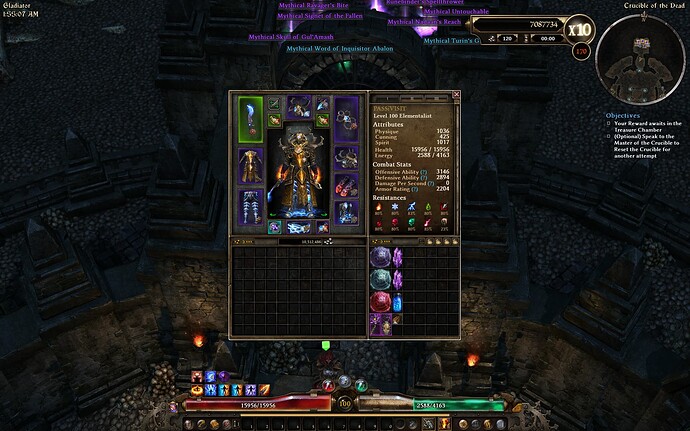
Task: Select the equipped red gloves slot
Action: click(x=346, y=185)
